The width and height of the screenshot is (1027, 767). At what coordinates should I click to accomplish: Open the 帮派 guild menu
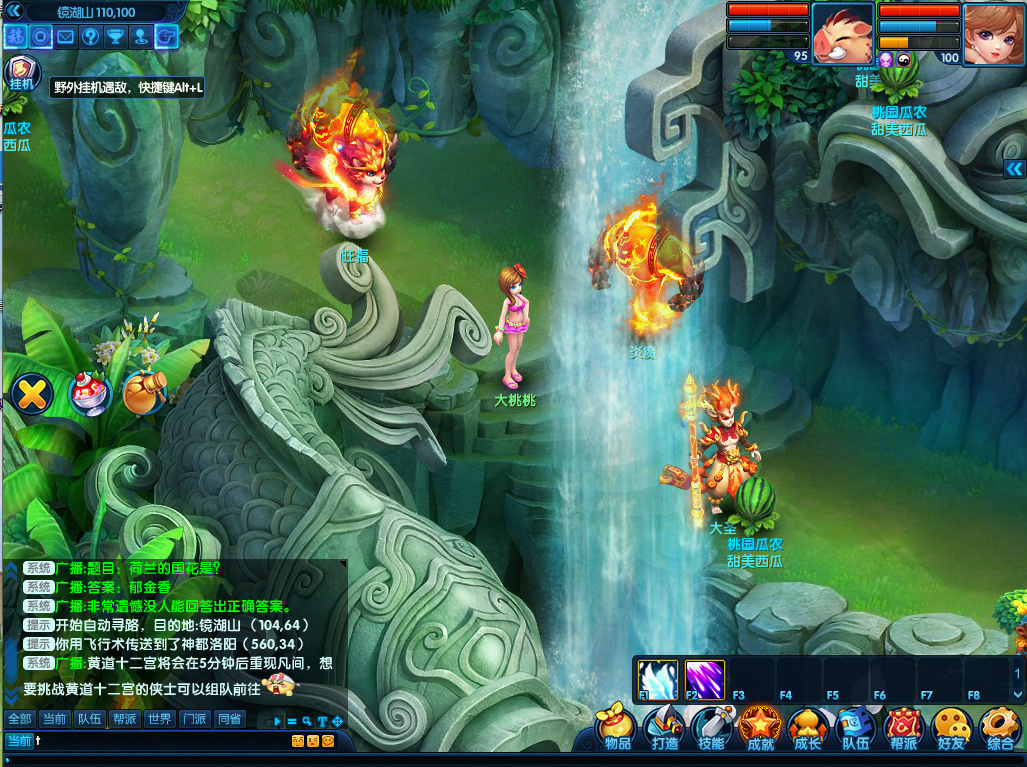pos(903,728)
